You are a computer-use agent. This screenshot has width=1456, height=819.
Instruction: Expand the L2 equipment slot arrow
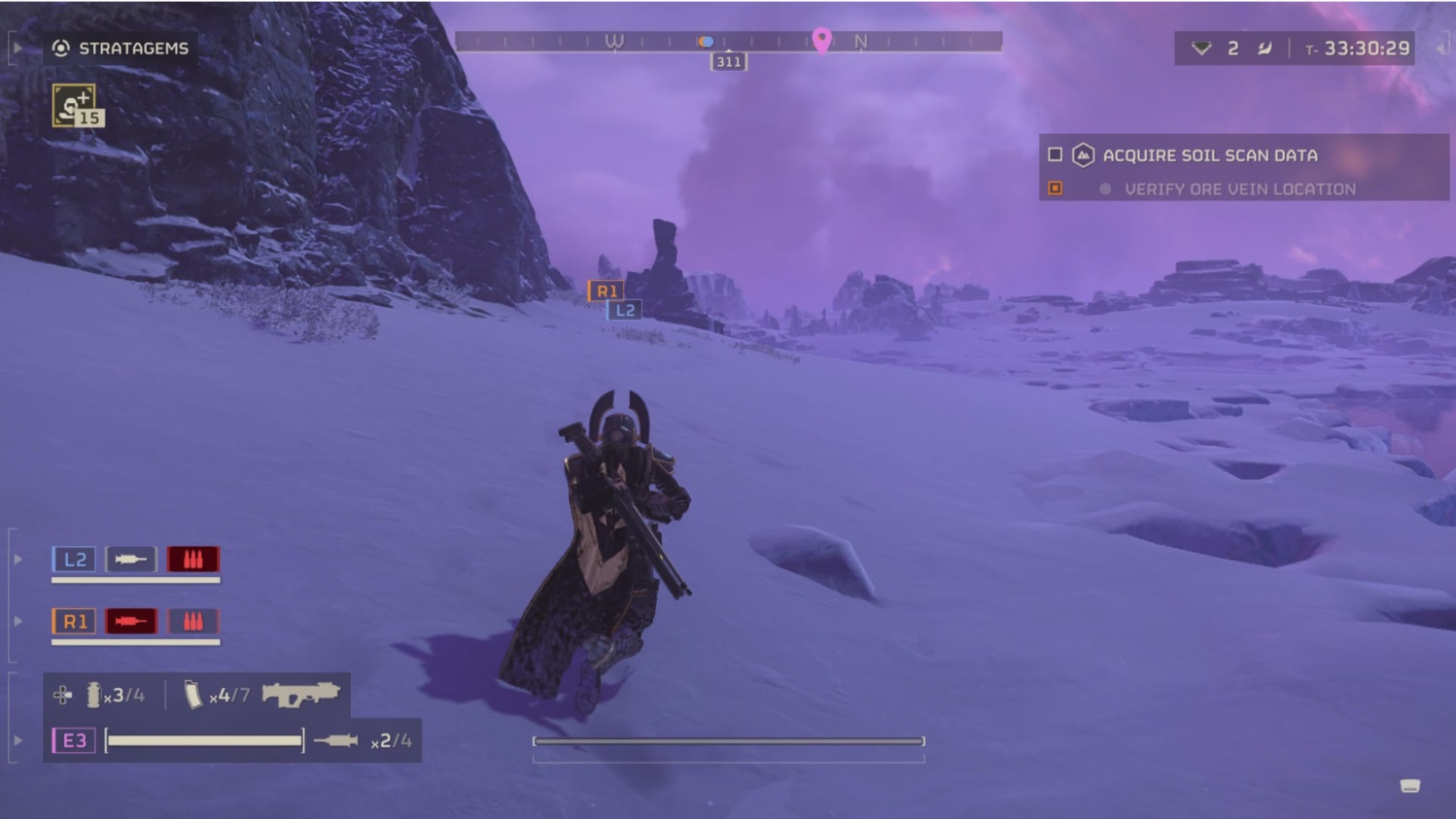17,559
